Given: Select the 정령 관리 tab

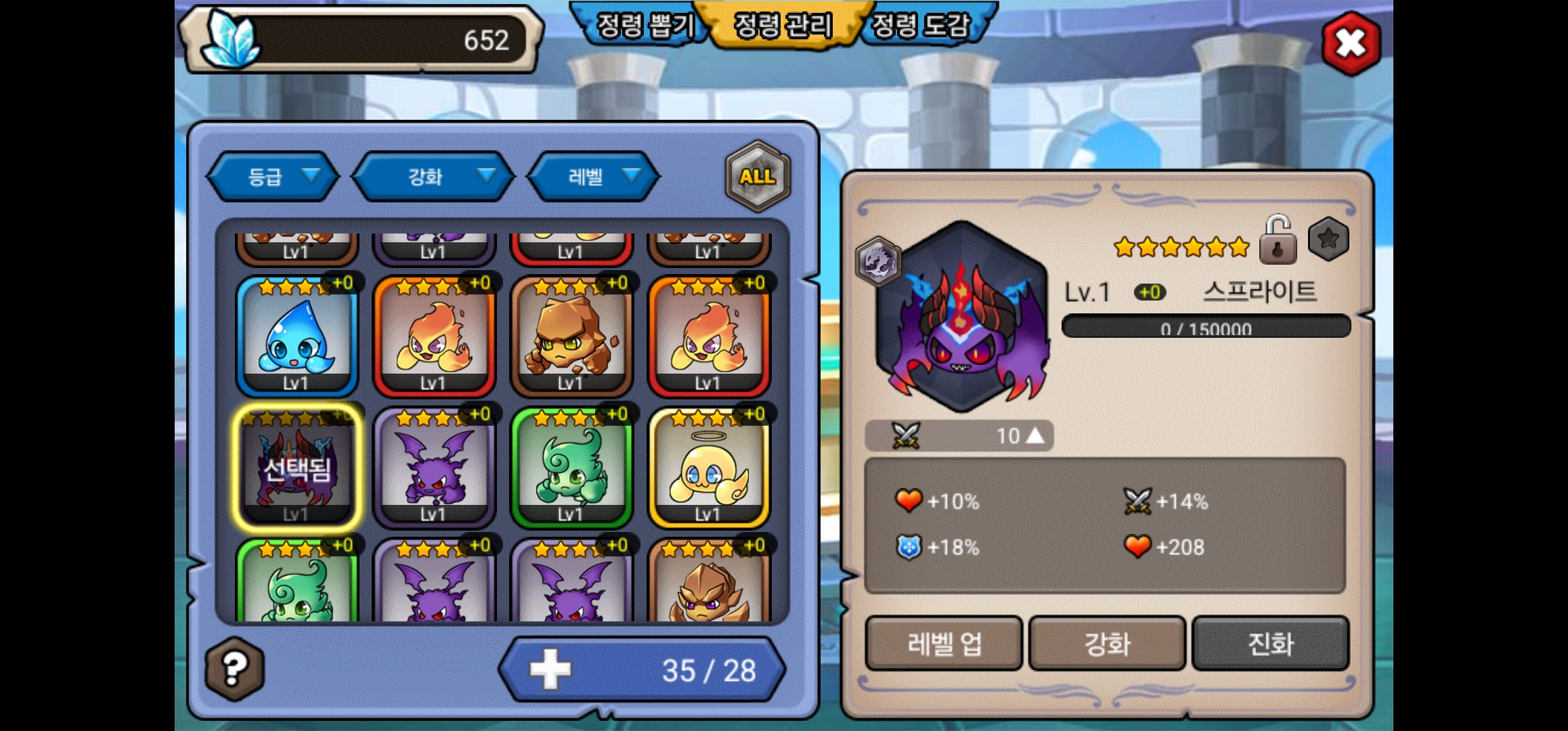Looking at the screenshot, I should 783,26.
